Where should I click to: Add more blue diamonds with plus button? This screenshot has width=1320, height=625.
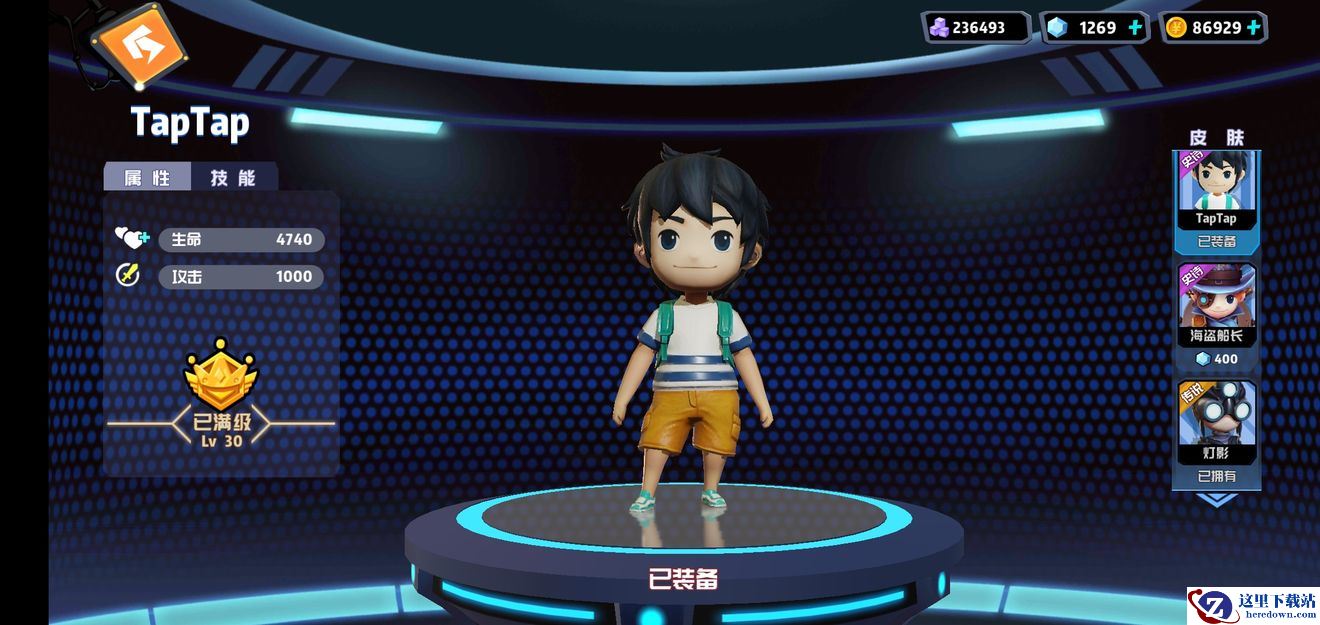(x=1135, y=28)
